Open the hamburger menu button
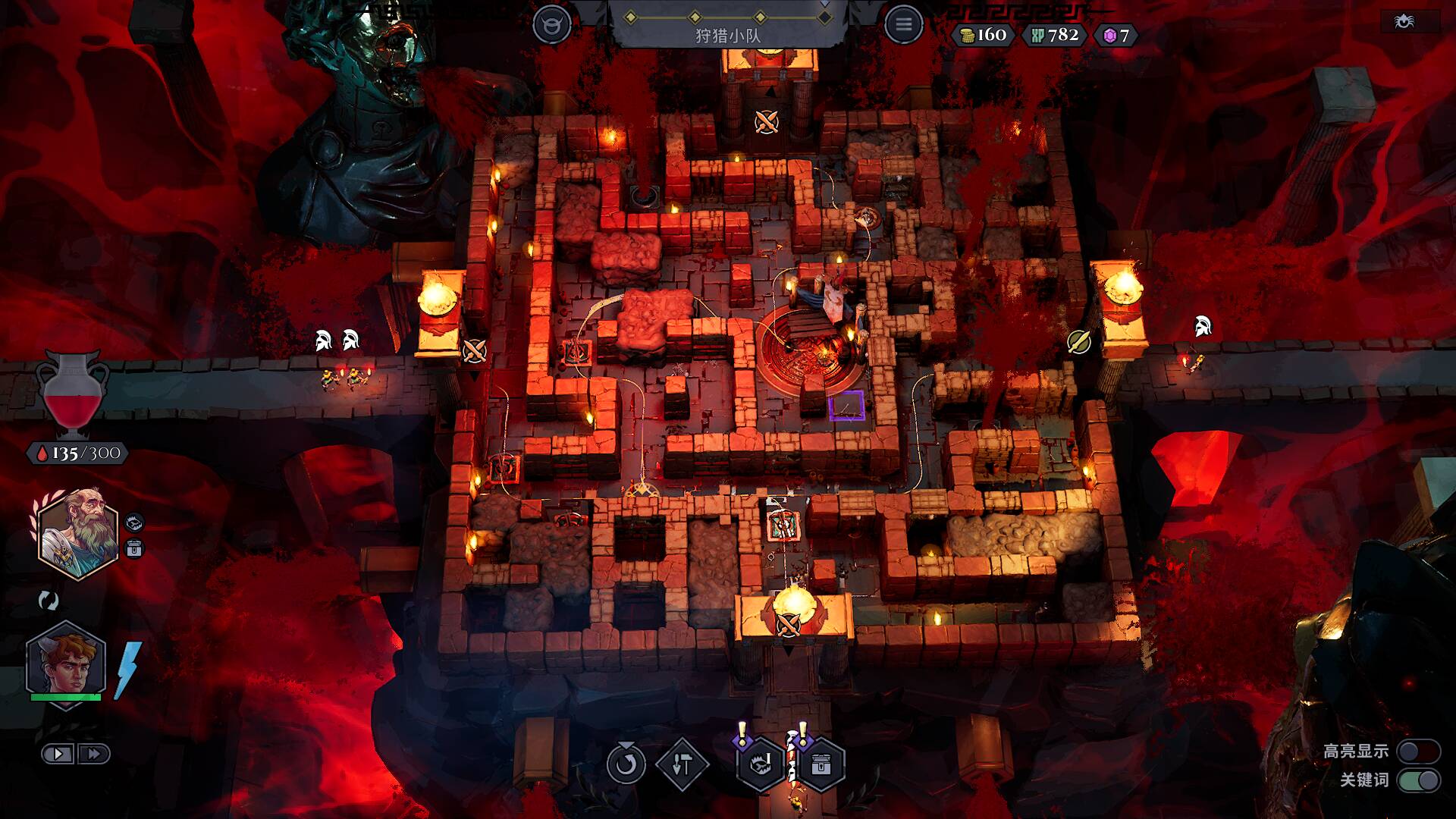 click(902, 25)
